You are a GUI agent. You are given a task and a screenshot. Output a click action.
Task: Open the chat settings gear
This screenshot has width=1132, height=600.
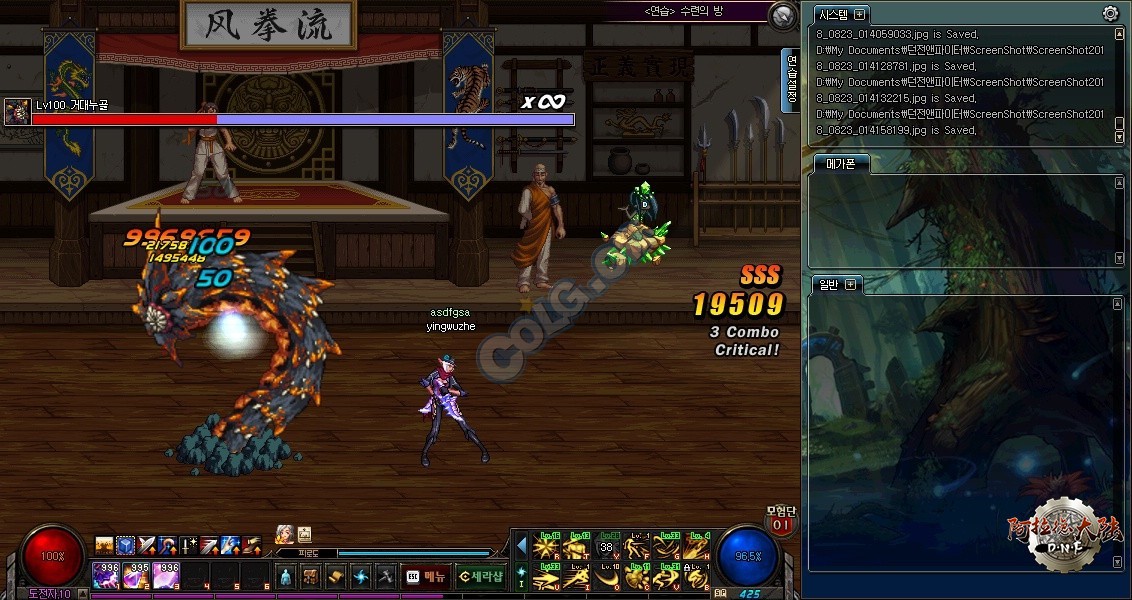coord(1110,14)
